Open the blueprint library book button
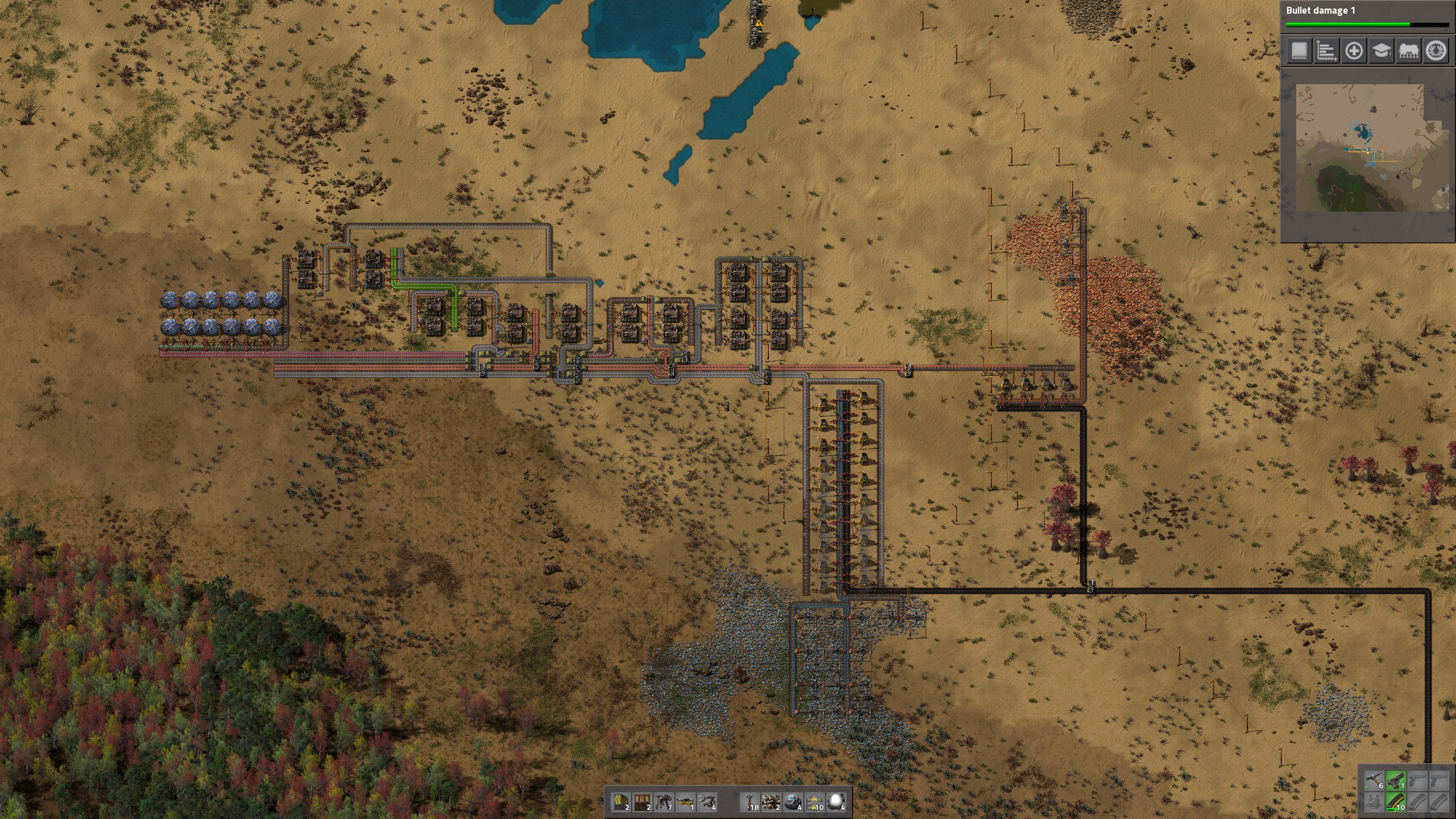The image size is (1456, 819). 1299,51
